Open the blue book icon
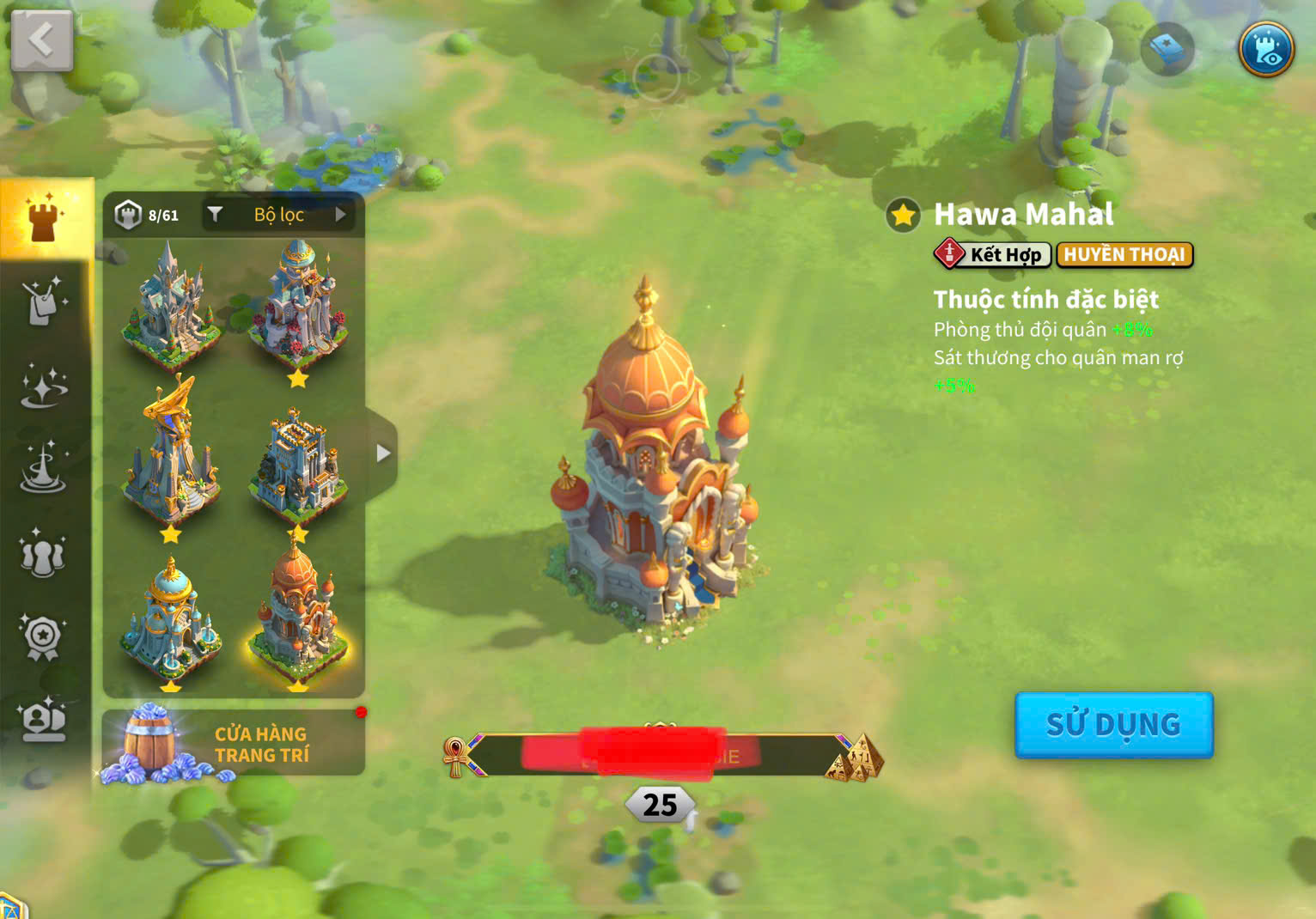The image size is (1316, 919). tap(1167, 49)
